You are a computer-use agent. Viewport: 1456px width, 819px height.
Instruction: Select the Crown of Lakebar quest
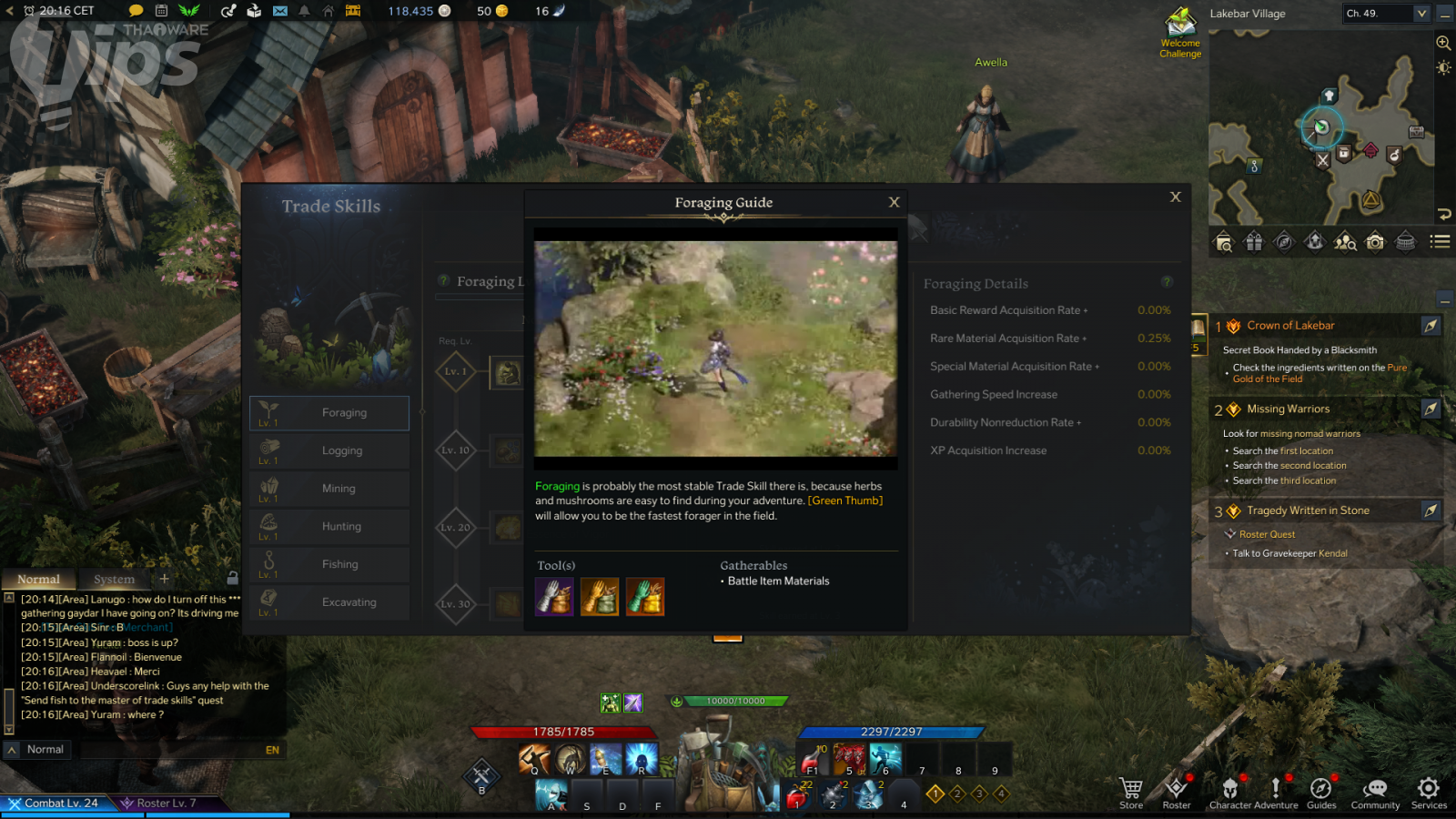(x=1290, y=326)
